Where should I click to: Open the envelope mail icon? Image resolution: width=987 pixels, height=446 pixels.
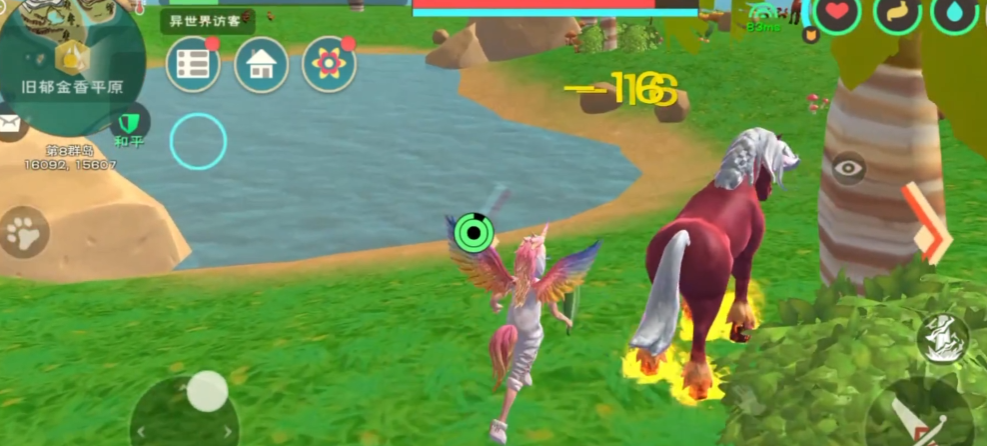tap(9, 123)
